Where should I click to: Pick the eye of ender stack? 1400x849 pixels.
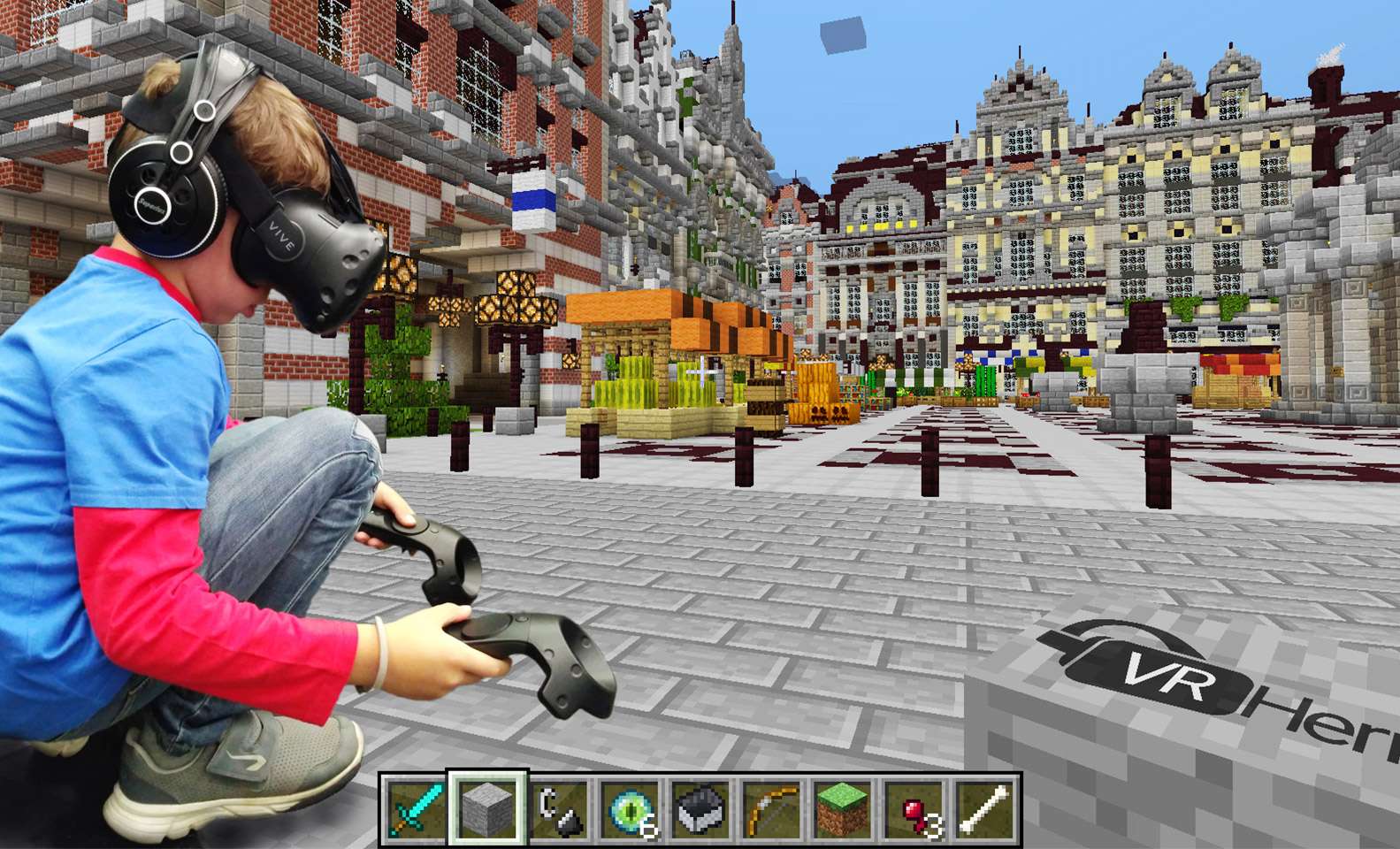pos(630,809)
